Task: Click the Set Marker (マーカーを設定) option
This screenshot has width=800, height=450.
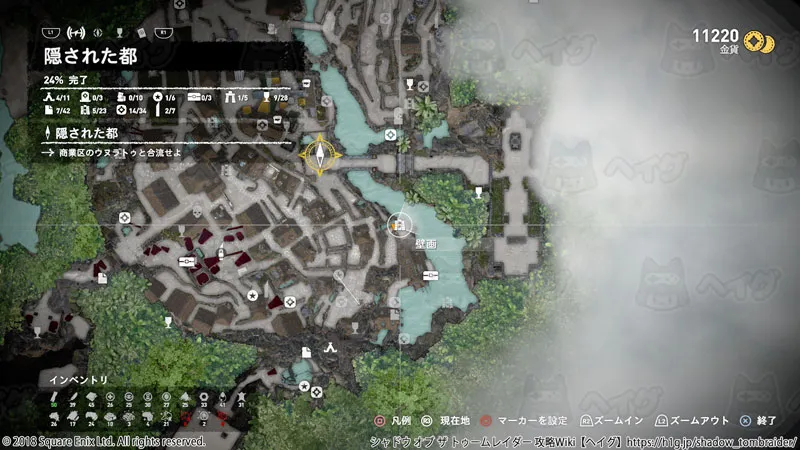Action: [x=521, y=423]
